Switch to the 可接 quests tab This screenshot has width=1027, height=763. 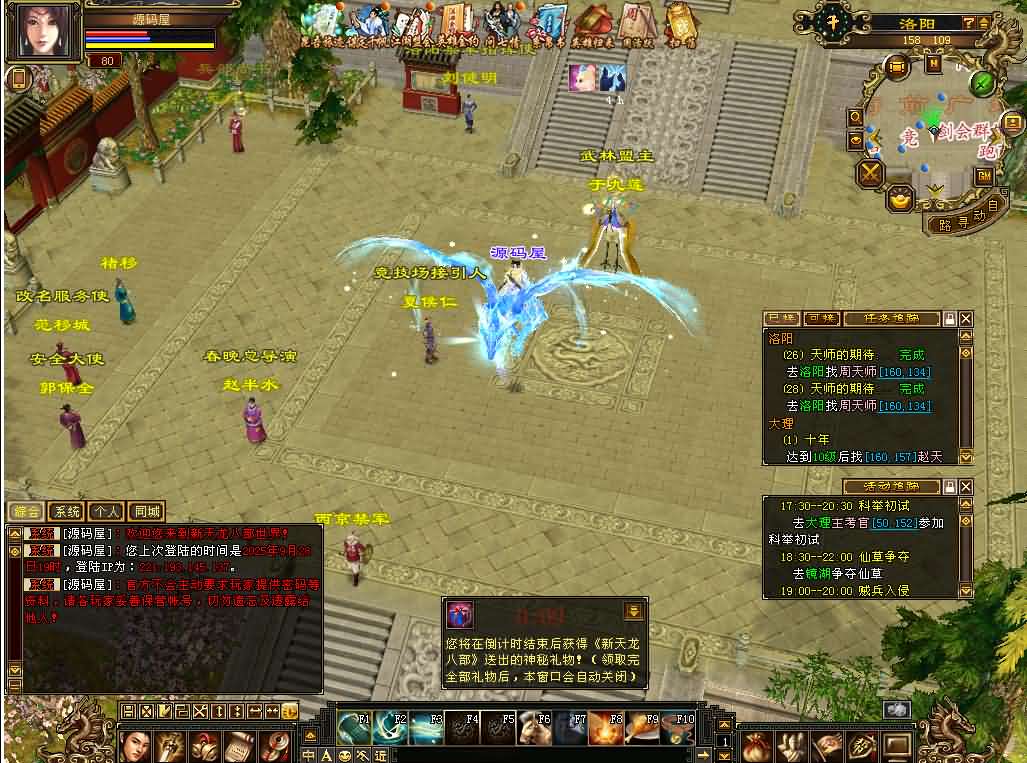[x=821, y=318]
